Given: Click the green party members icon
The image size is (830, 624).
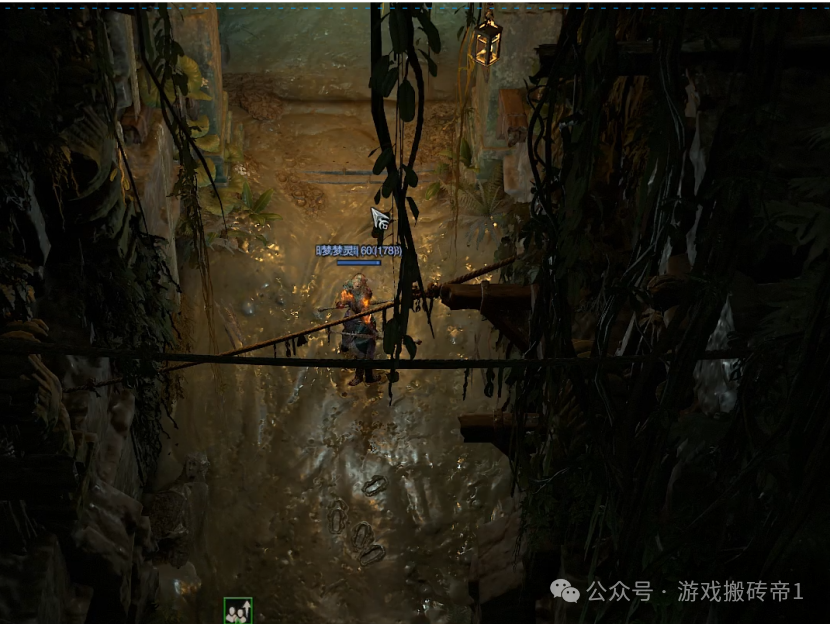Looking at the screenshot, I should (x=238, y=610).
